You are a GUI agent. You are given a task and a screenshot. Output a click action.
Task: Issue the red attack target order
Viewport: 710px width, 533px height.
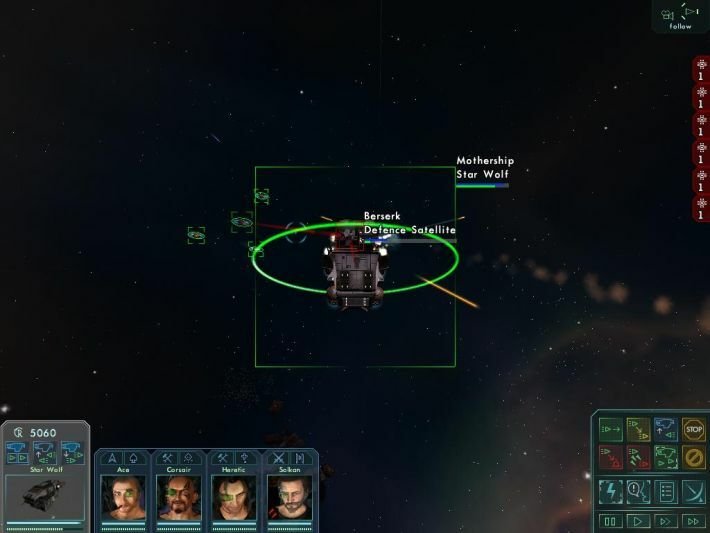pyautogui.click(x=610, y=458)
